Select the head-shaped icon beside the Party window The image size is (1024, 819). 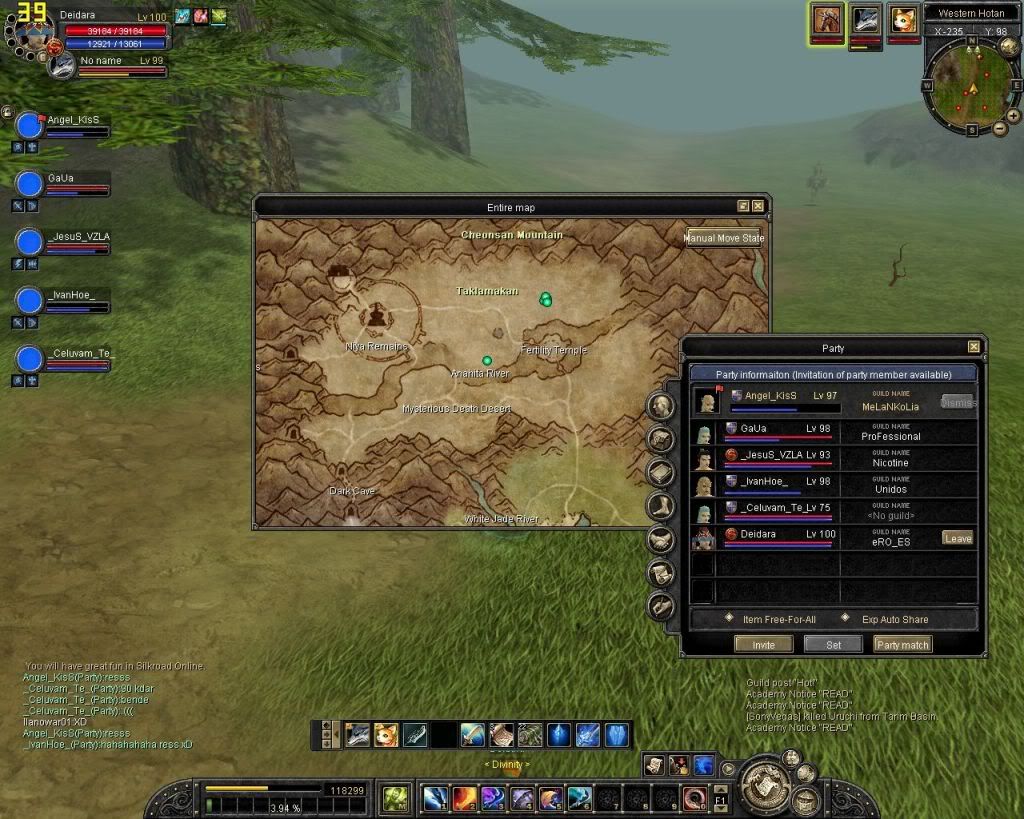(x=660, y=405)
